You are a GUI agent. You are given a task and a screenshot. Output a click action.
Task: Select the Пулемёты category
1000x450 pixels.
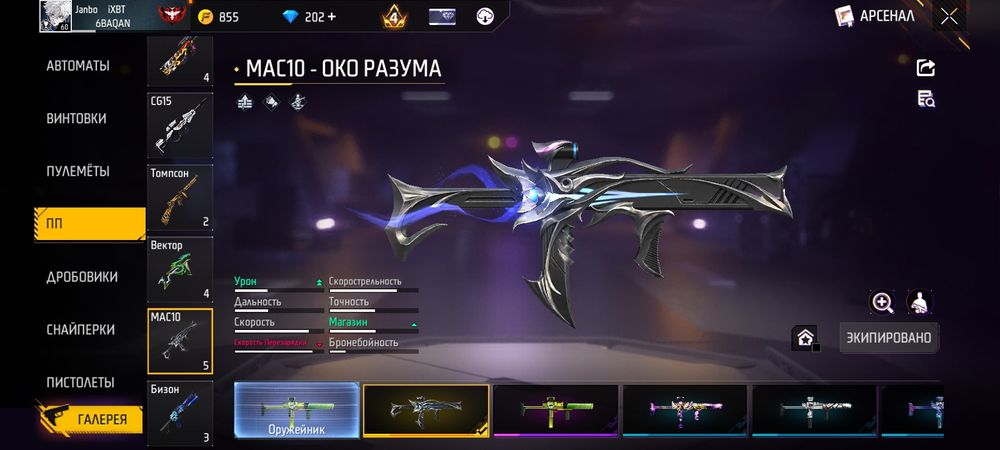point(77,171)
